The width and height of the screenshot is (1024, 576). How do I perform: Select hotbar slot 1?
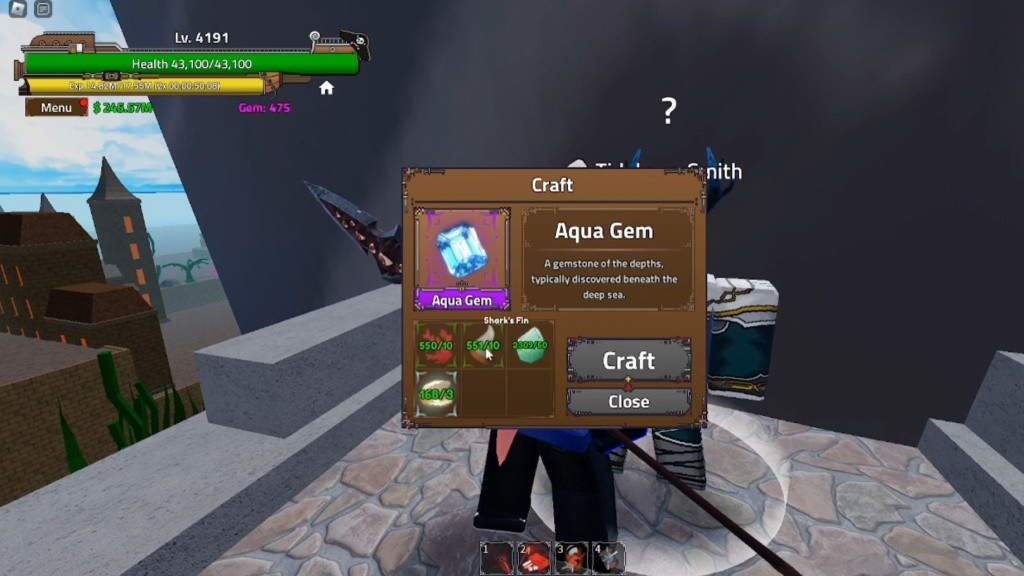(497, 558)
